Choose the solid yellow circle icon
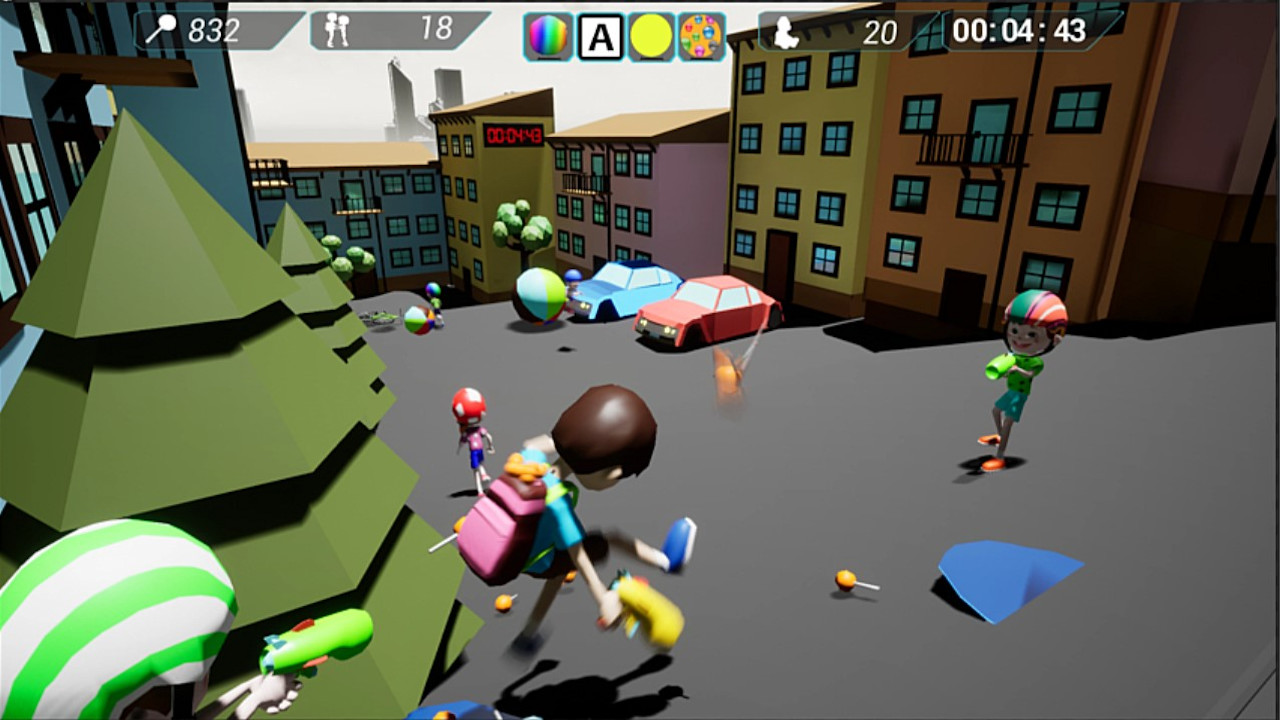1280x720 pixels. pos(651,37)
